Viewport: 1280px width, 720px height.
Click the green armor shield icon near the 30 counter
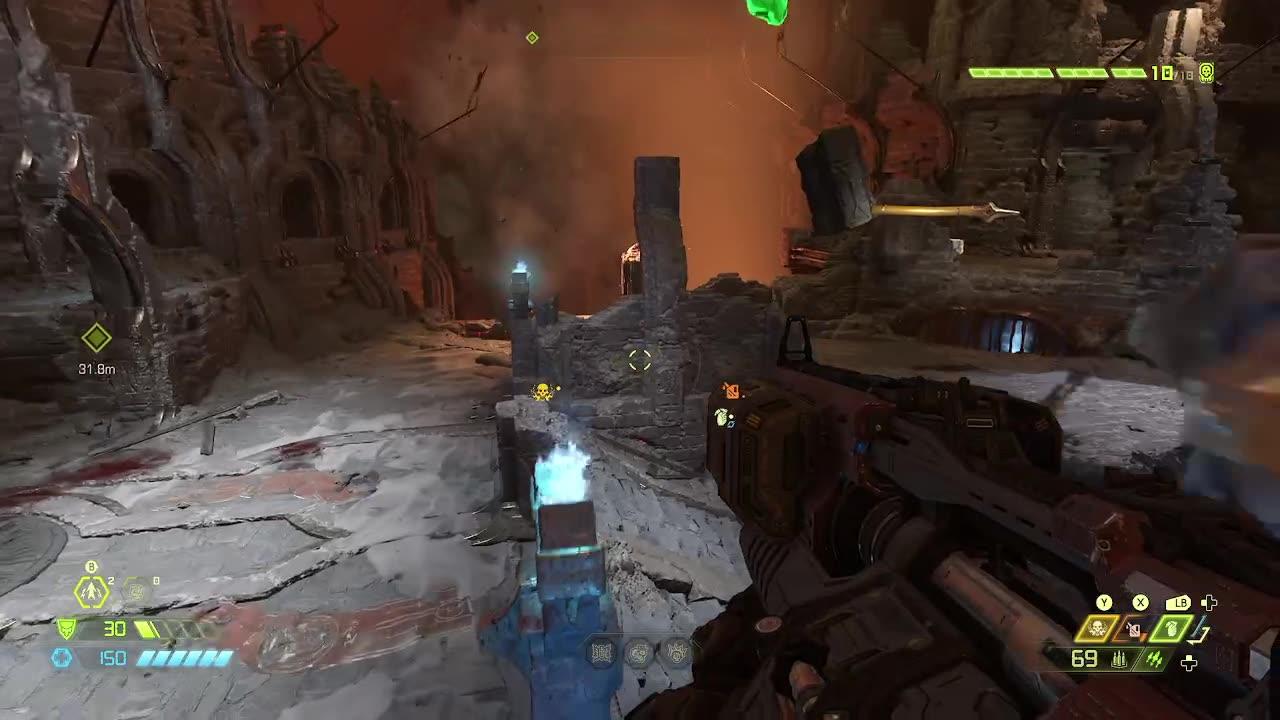click(x=67, y=628)
